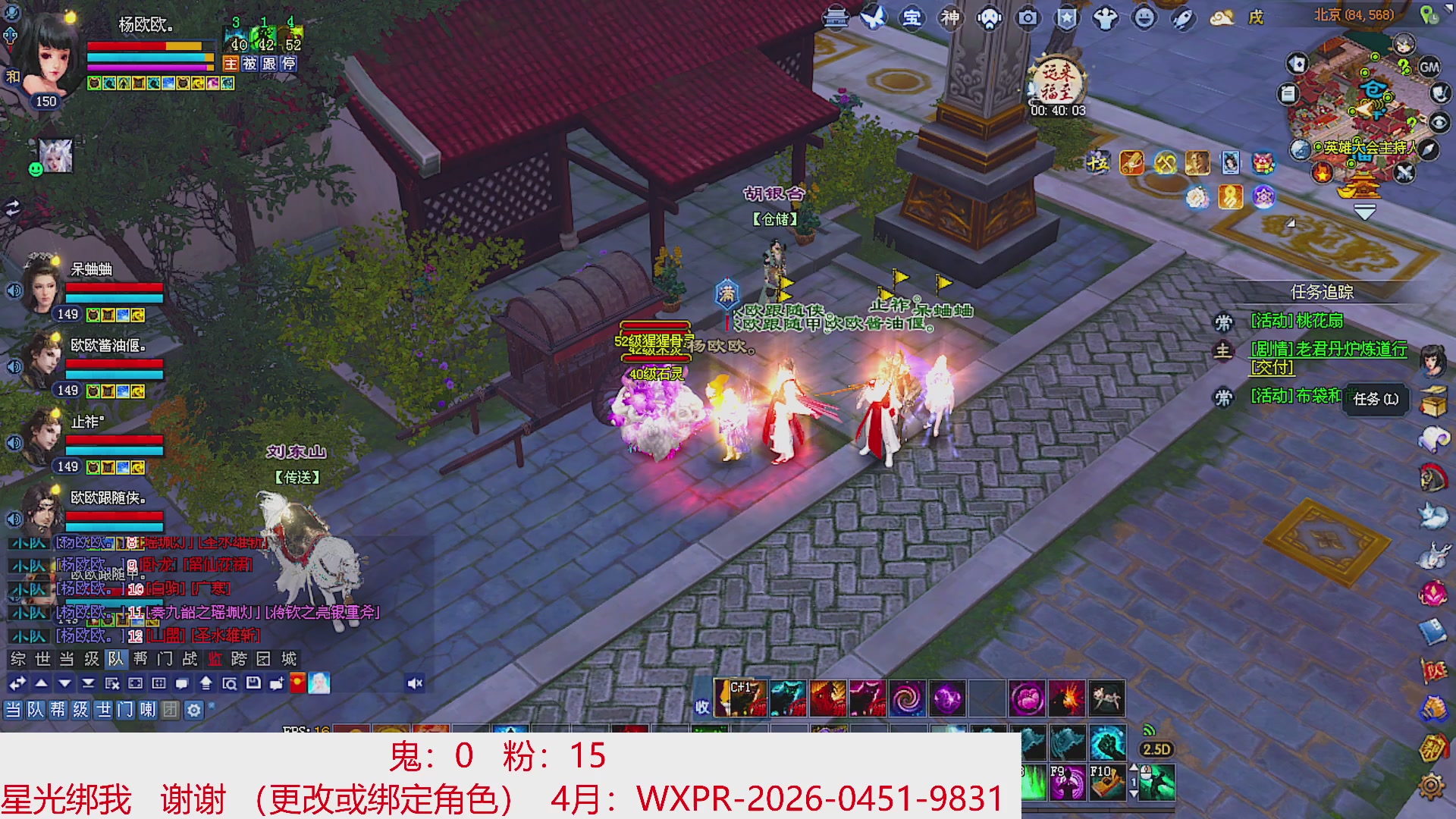Toggle the voice speaker next to 呆蛐蛐's portrait
The width and height of the screenshot is (1456, 819).
13,290
